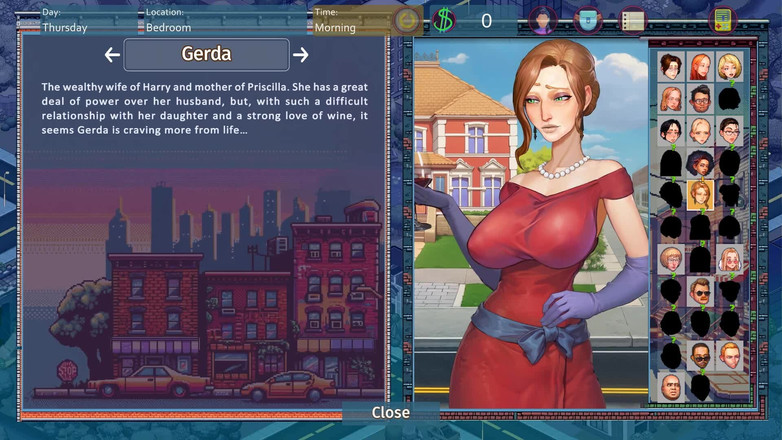Open the yellow handheld device icon
782x440 pixels.
tap(722, 20)
